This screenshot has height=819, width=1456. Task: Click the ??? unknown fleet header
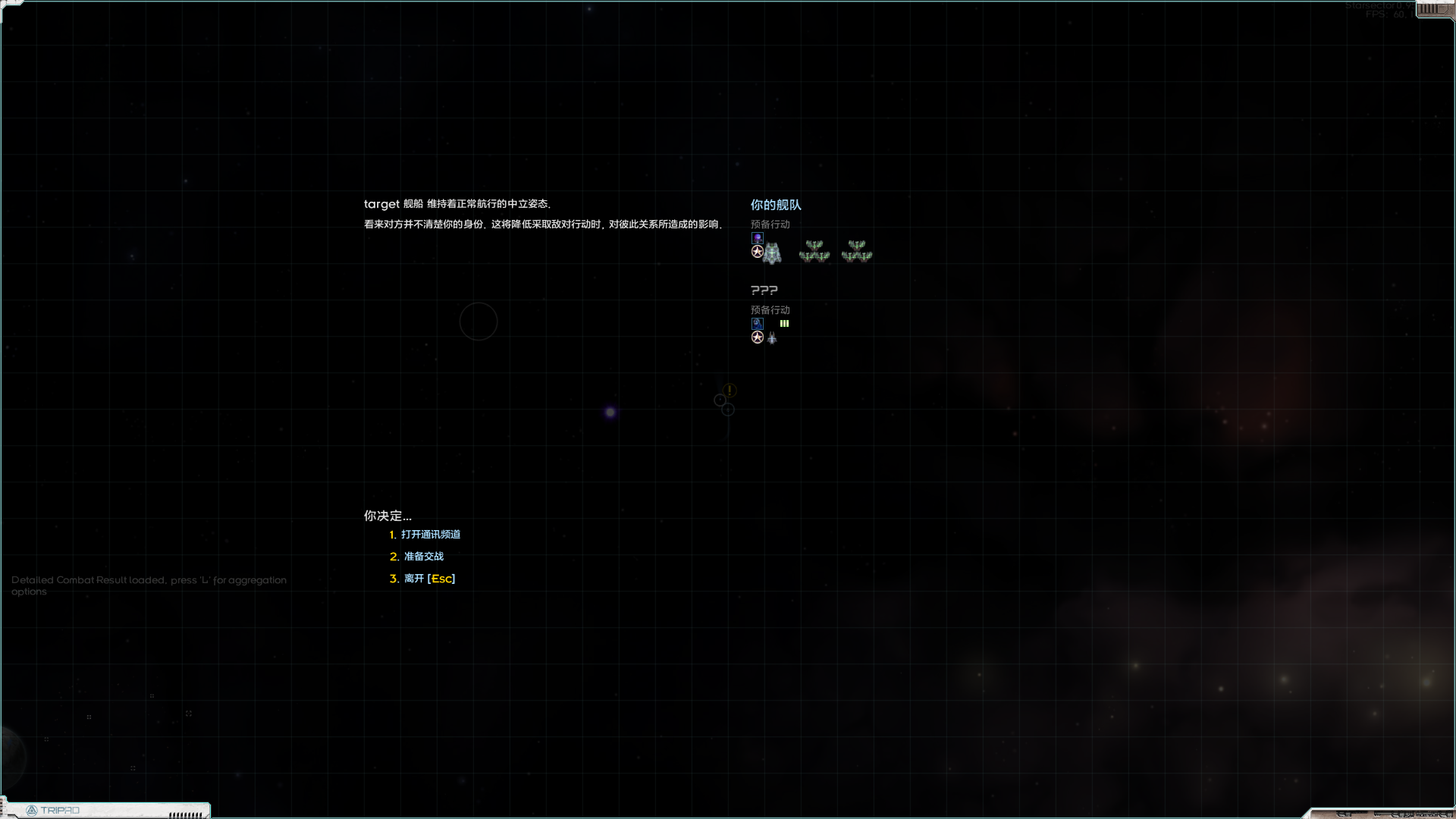pos(764,290)
